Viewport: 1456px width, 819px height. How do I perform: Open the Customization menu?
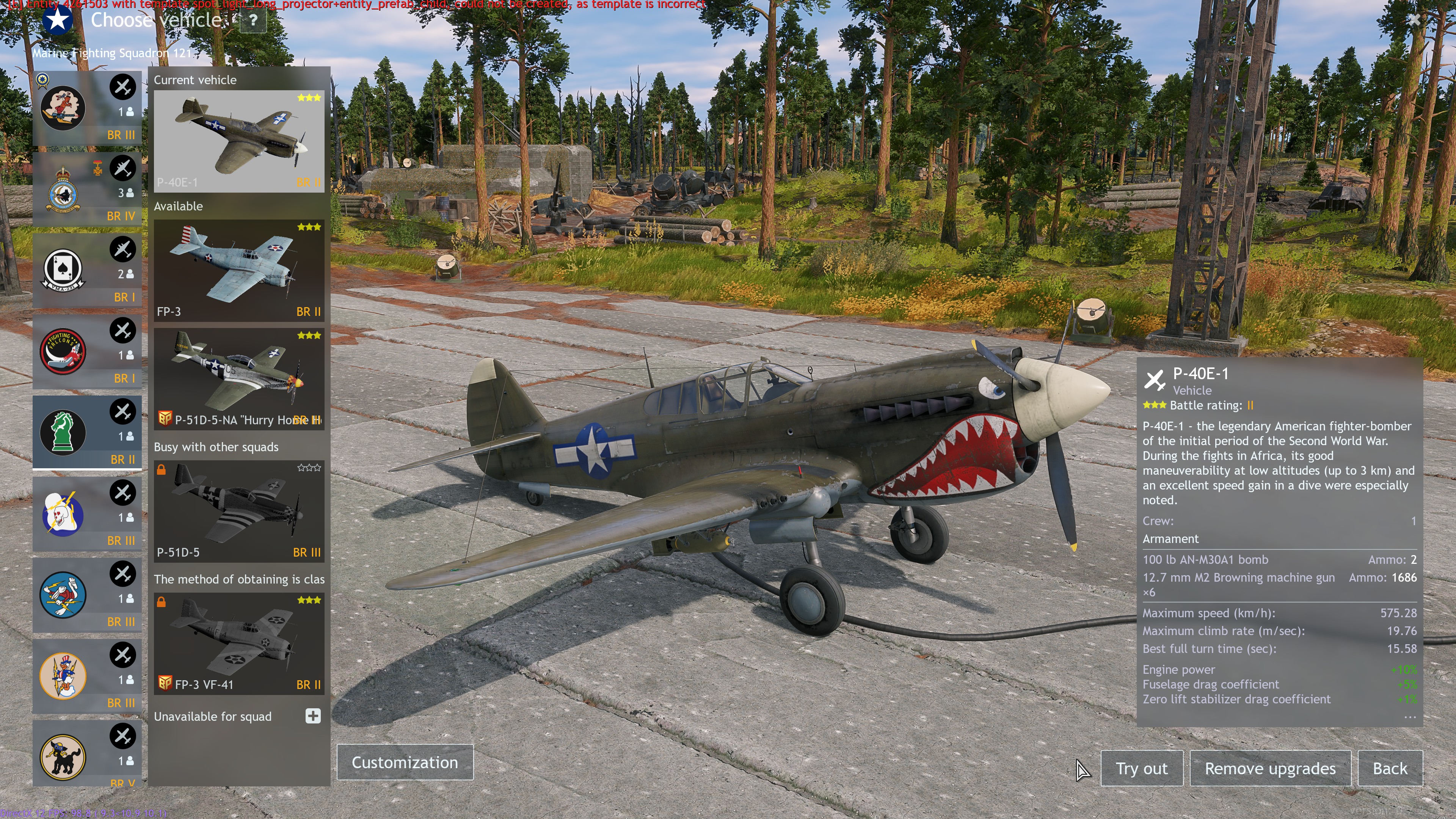[405, 763]
